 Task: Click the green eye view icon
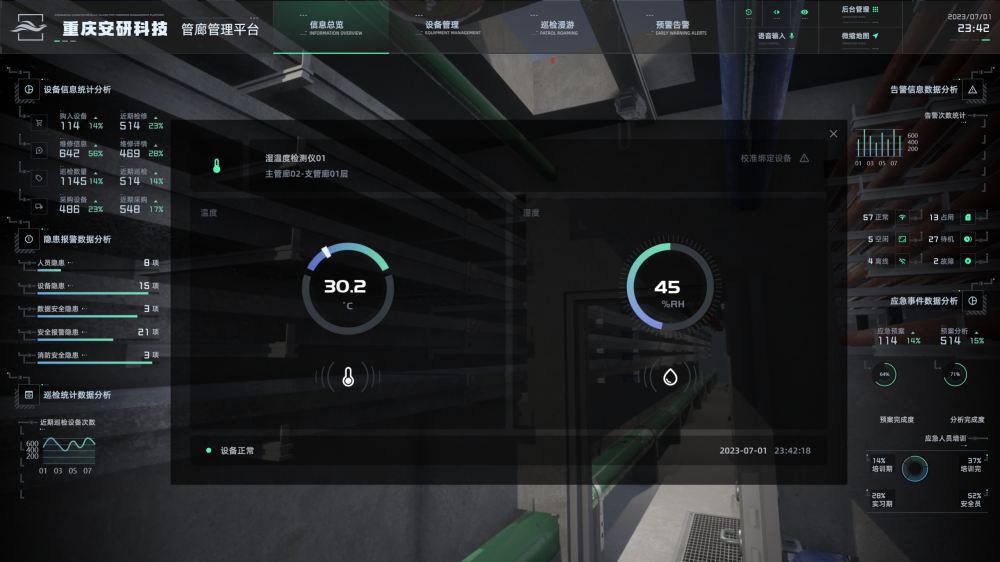(x=804, y=12)
